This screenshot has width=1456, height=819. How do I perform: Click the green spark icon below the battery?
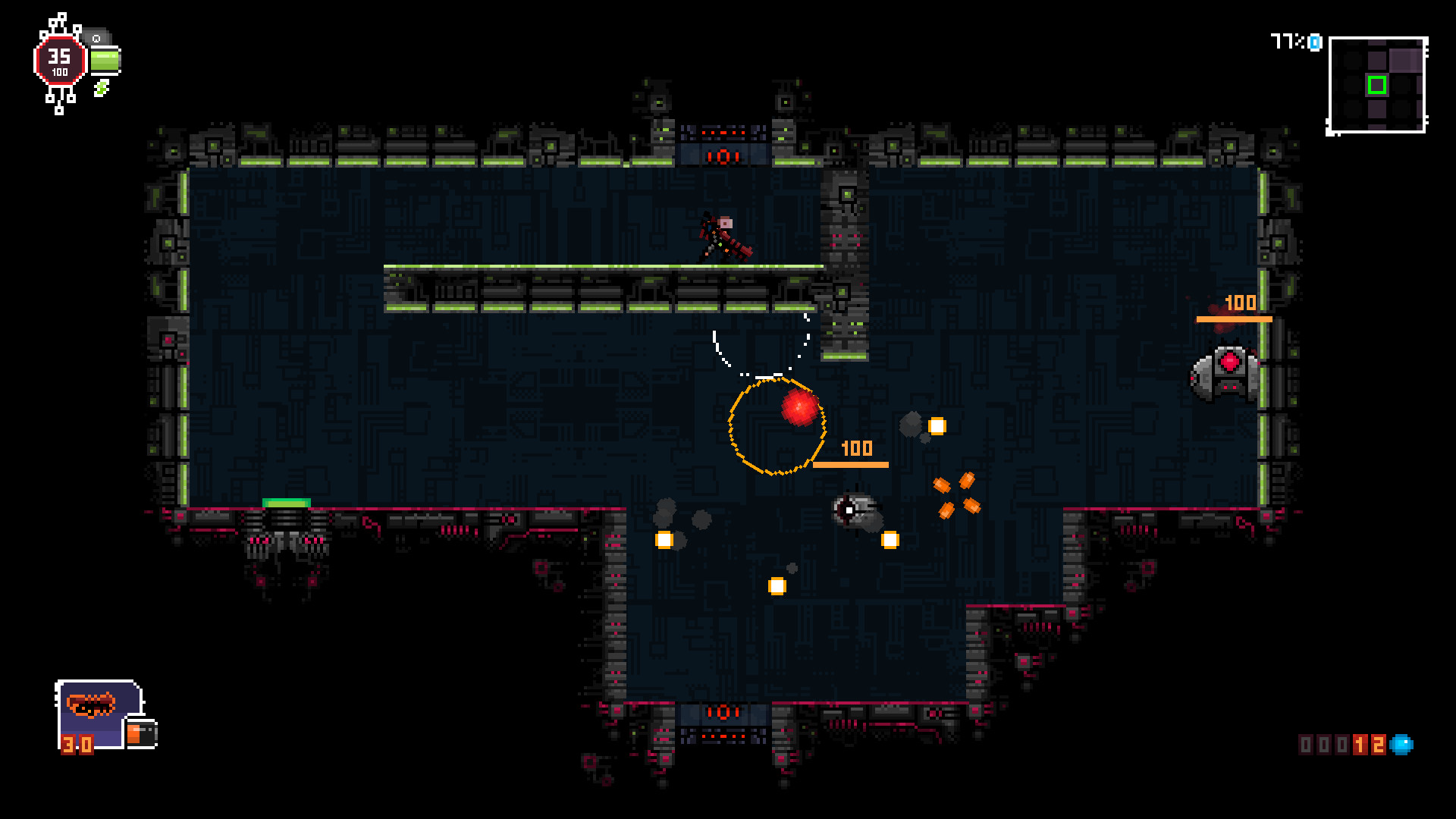click(x=102, y=89)
